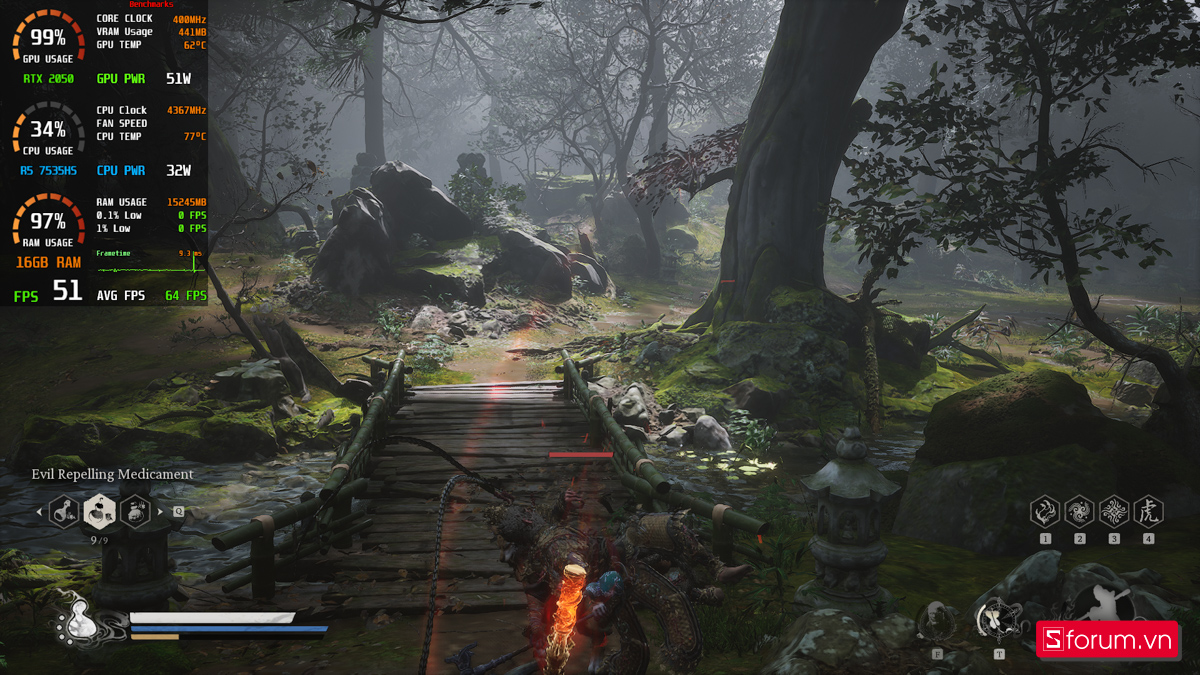Activate the butterfly vessel icon
This screenshot has height=675, width=1200.
click(x=997, y=620)
